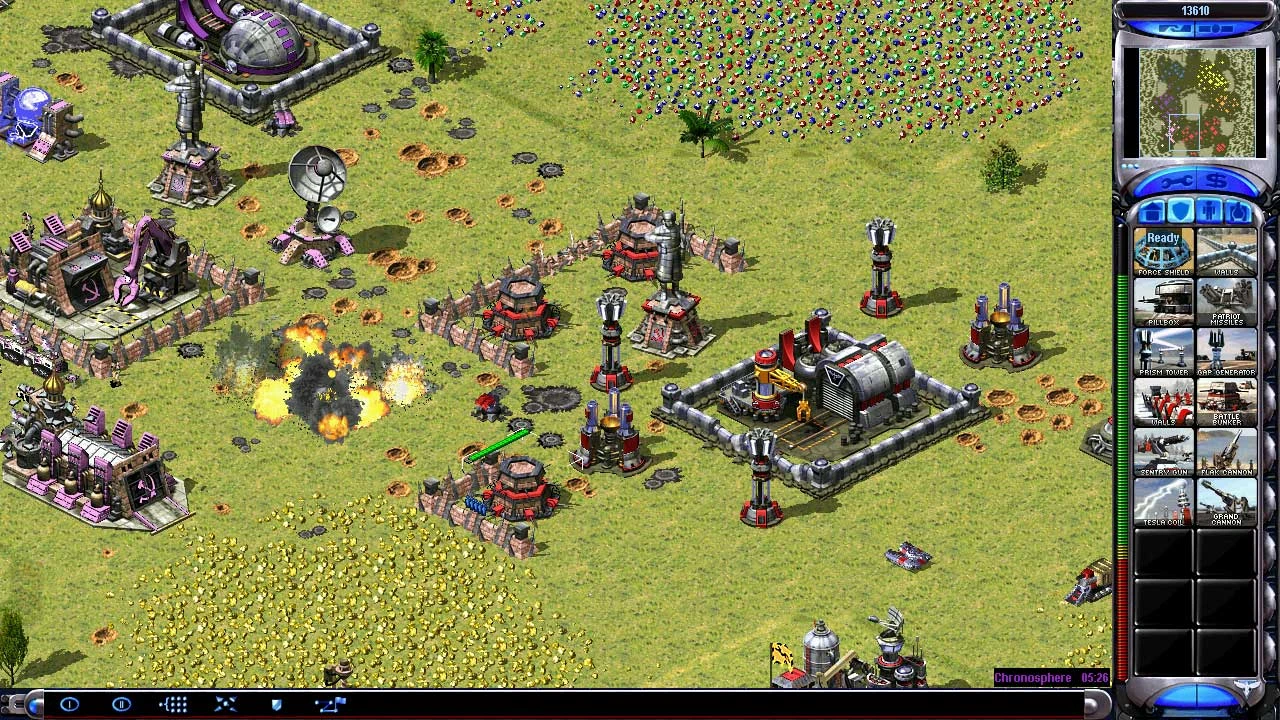Build a Sentry Gun
Screen dimensions: 1280x720
1163,452
